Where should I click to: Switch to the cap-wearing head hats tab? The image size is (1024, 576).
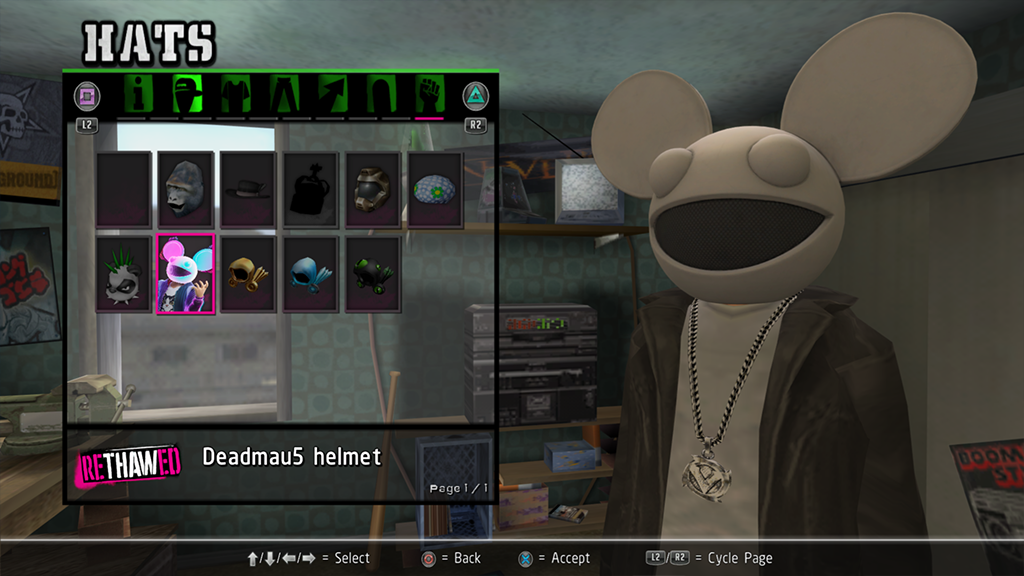(187, 95)
